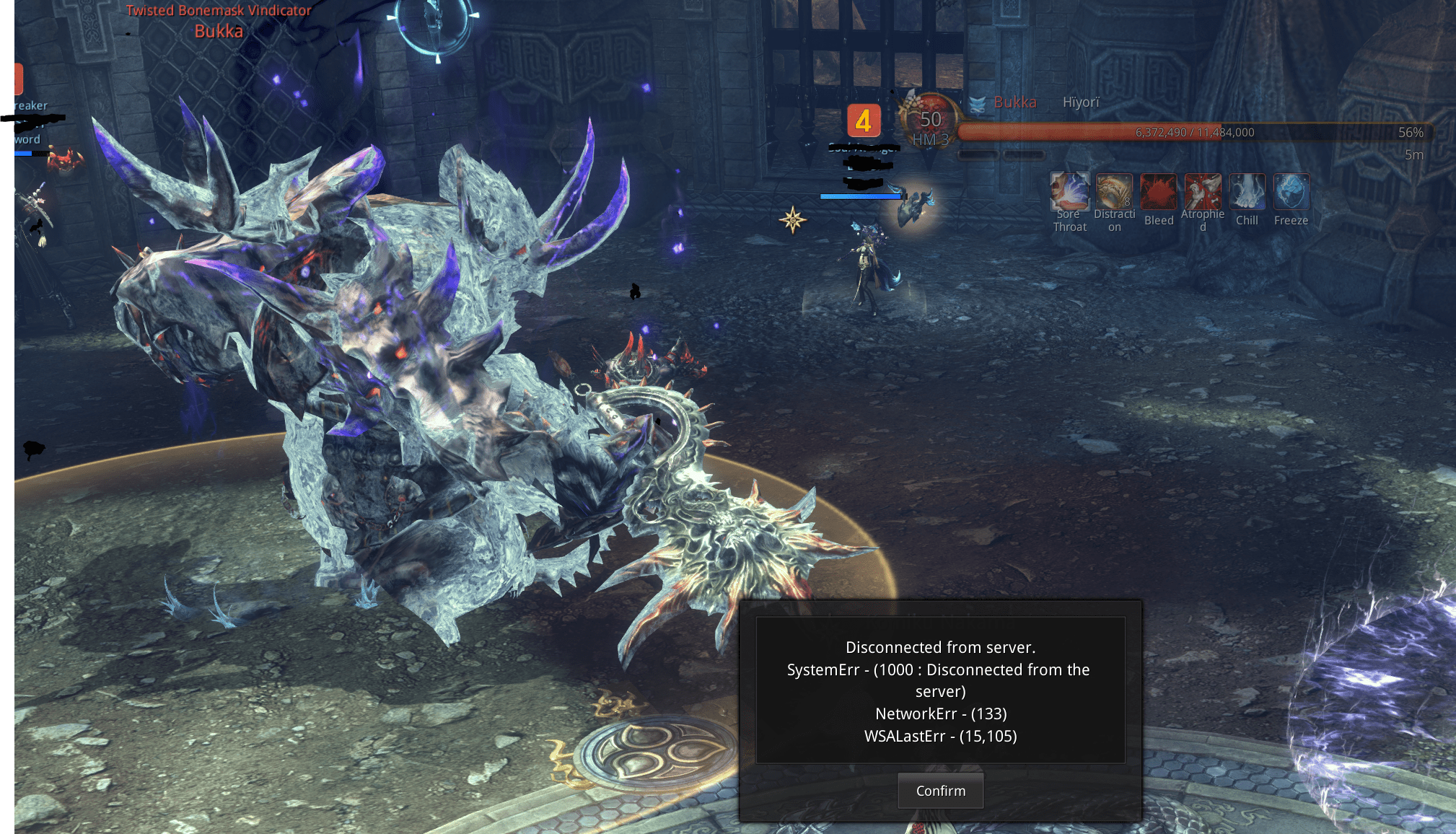
Task: Click the blue party member health bar top-left
Action: 22,153
